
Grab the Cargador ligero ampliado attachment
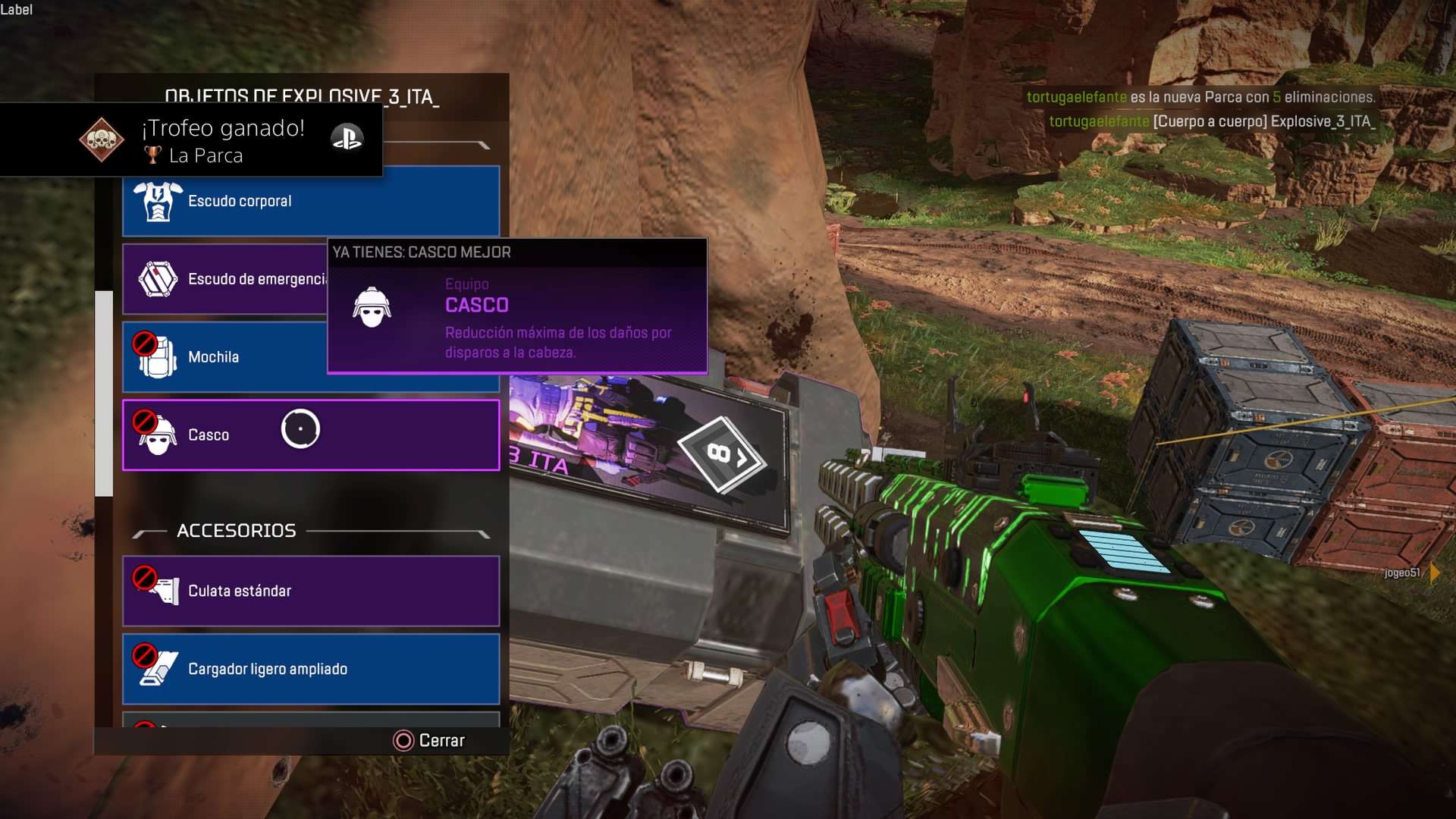tap(311, 670)
